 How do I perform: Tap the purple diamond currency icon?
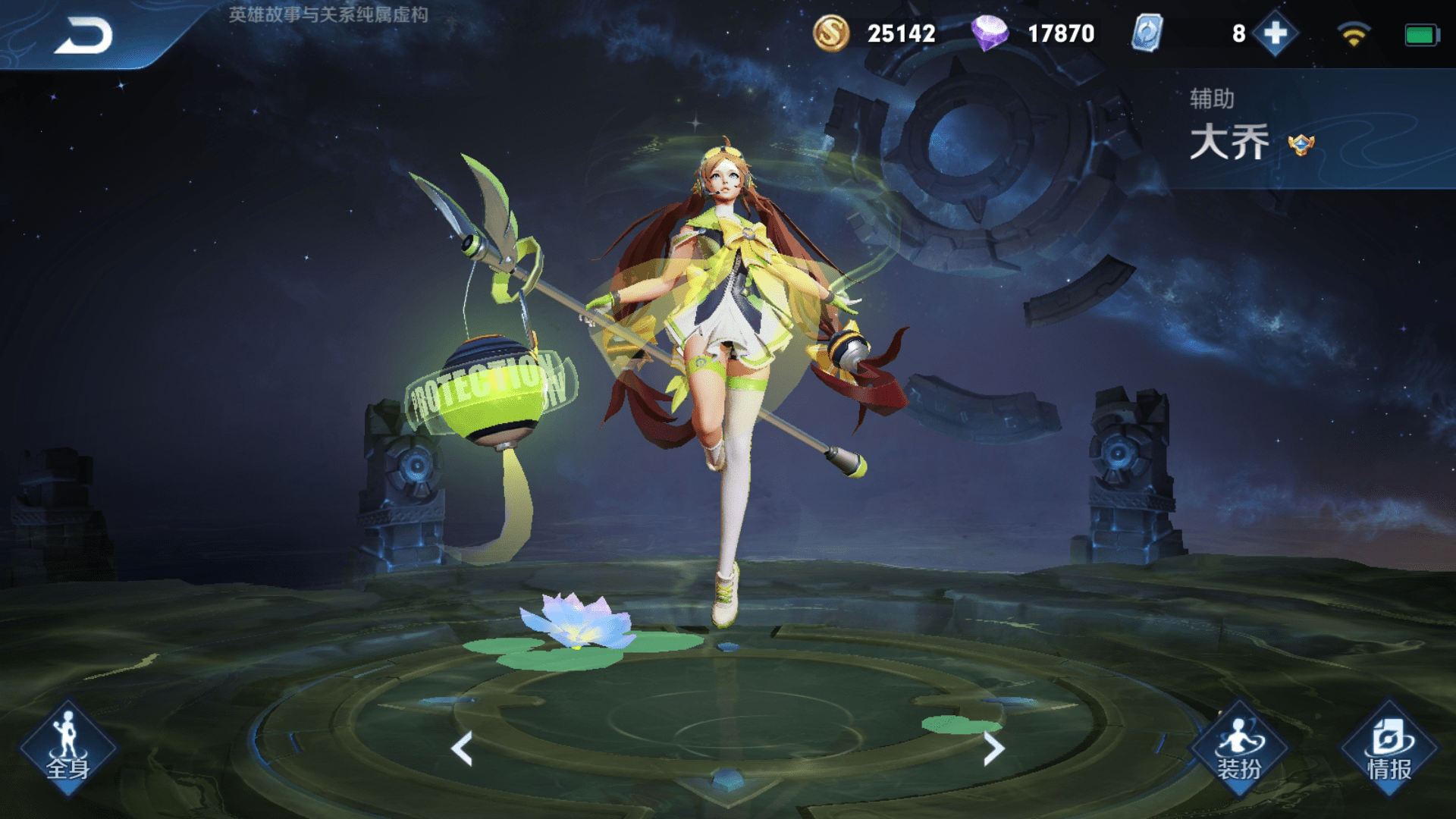(x=990, y=33)
